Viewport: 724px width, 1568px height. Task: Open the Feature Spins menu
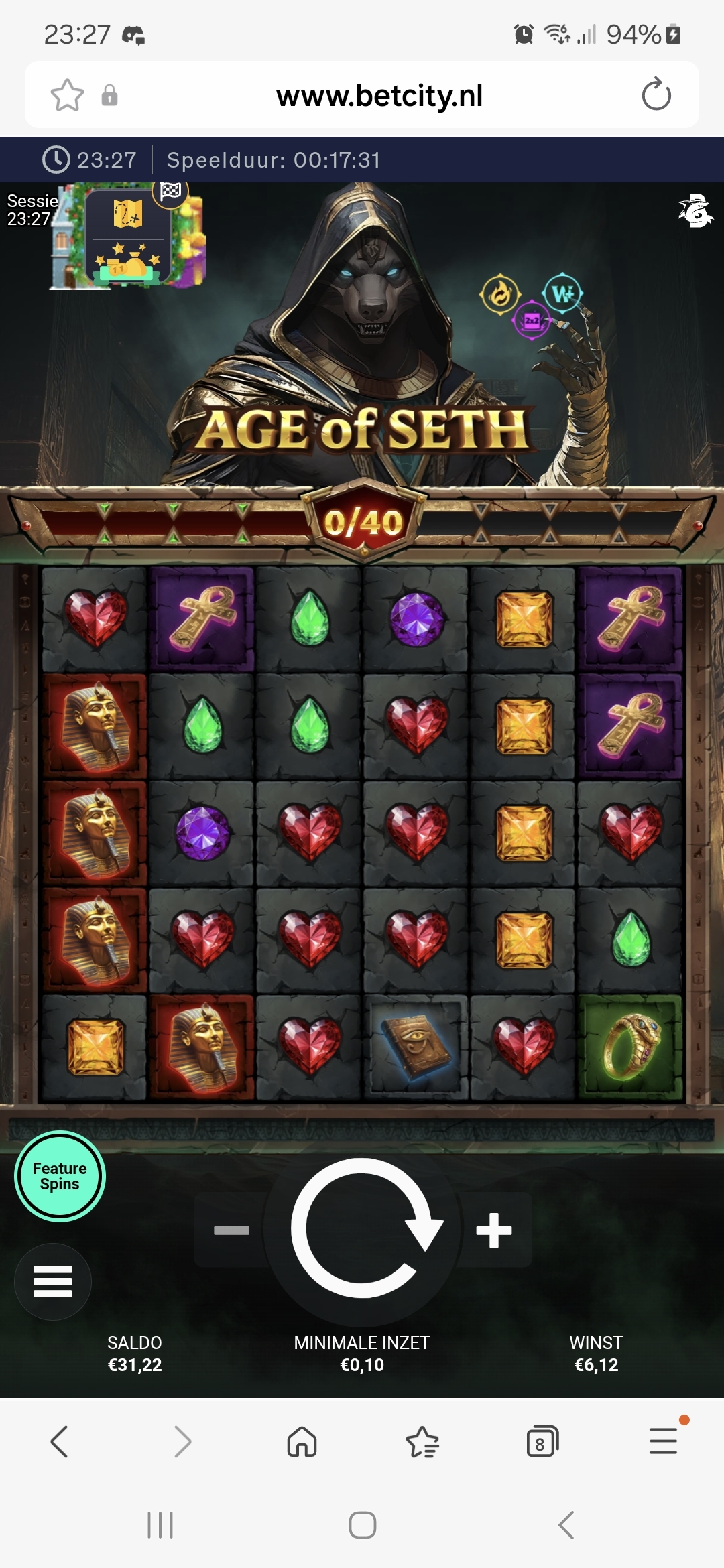click(x=60, y=1177)
